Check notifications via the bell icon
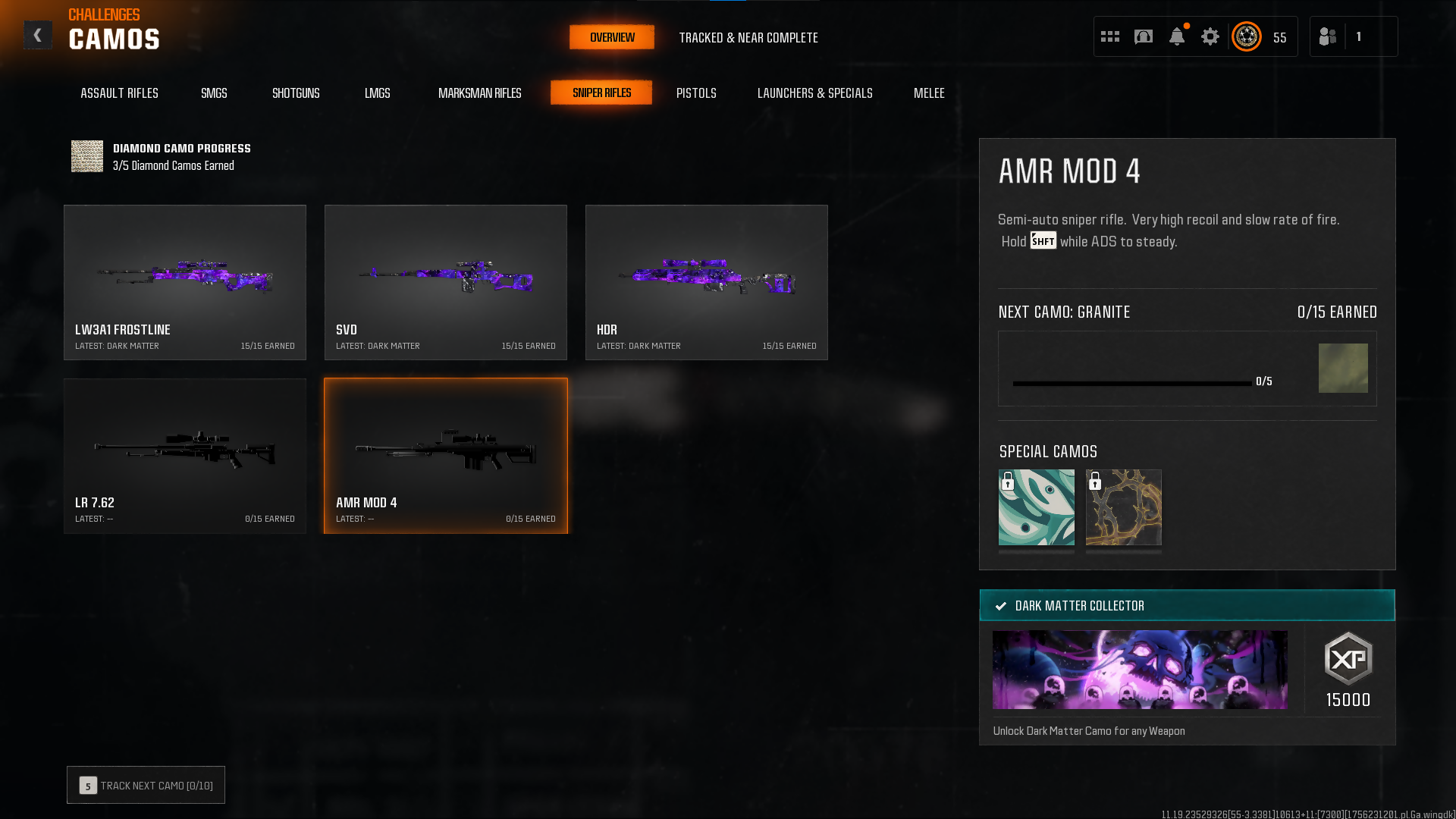The image size is (1456, 819). pos(1176,36)
